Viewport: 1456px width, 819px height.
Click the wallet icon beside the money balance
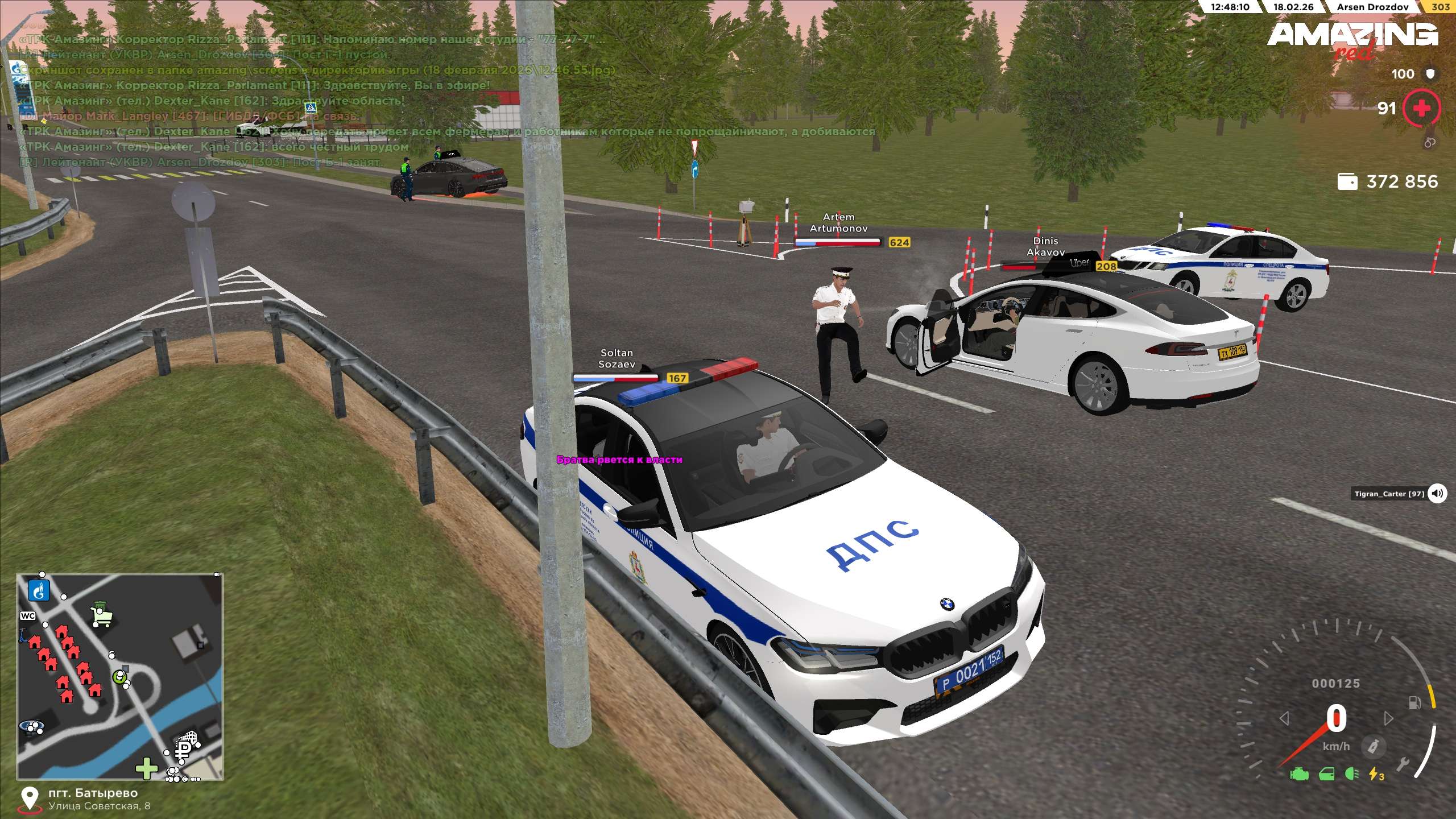tap(1347, 182)
